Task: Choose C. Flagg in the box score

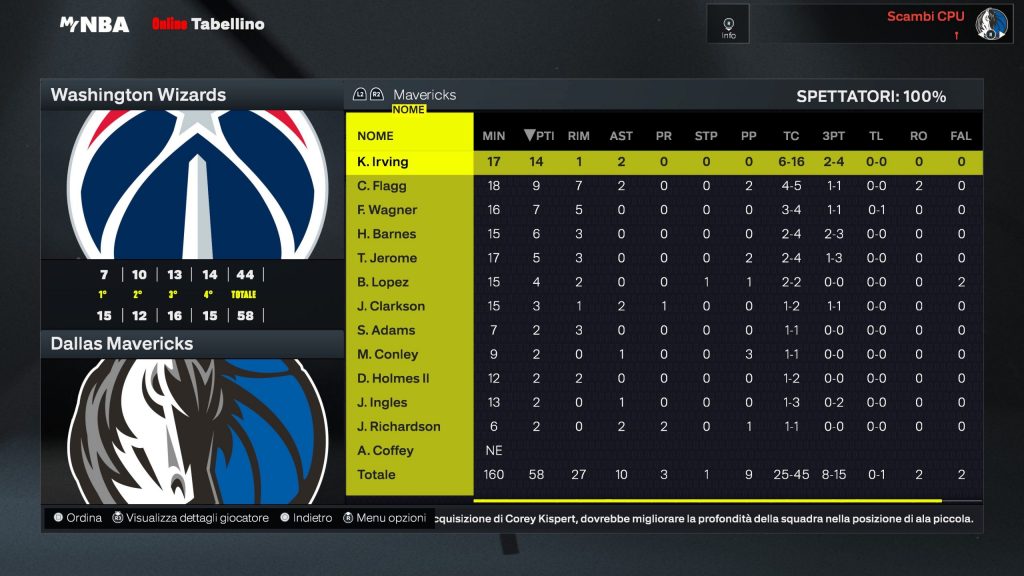Action: click(x=382, y=186)
